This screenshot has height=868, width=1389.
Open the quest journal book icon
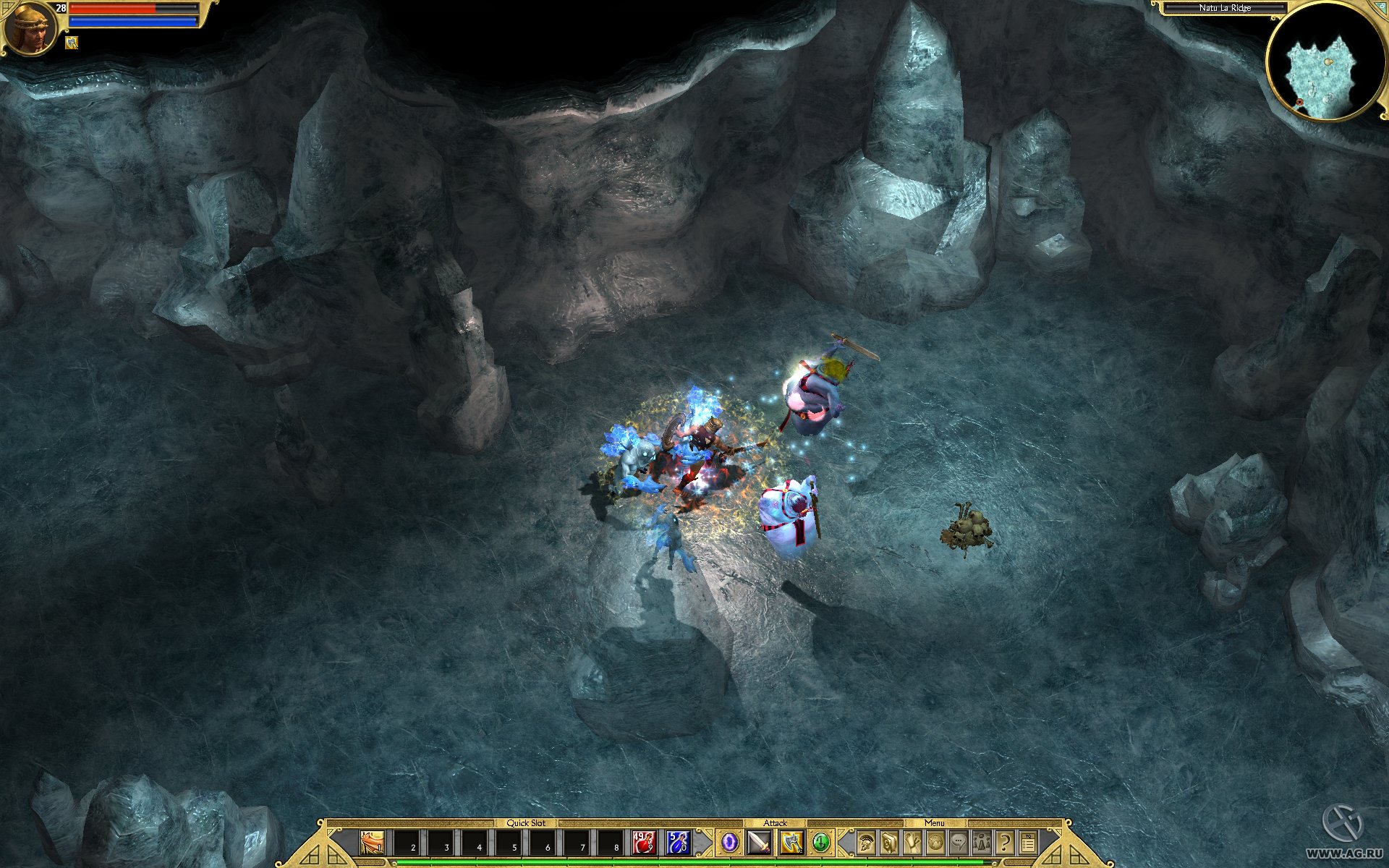(889, 843)
